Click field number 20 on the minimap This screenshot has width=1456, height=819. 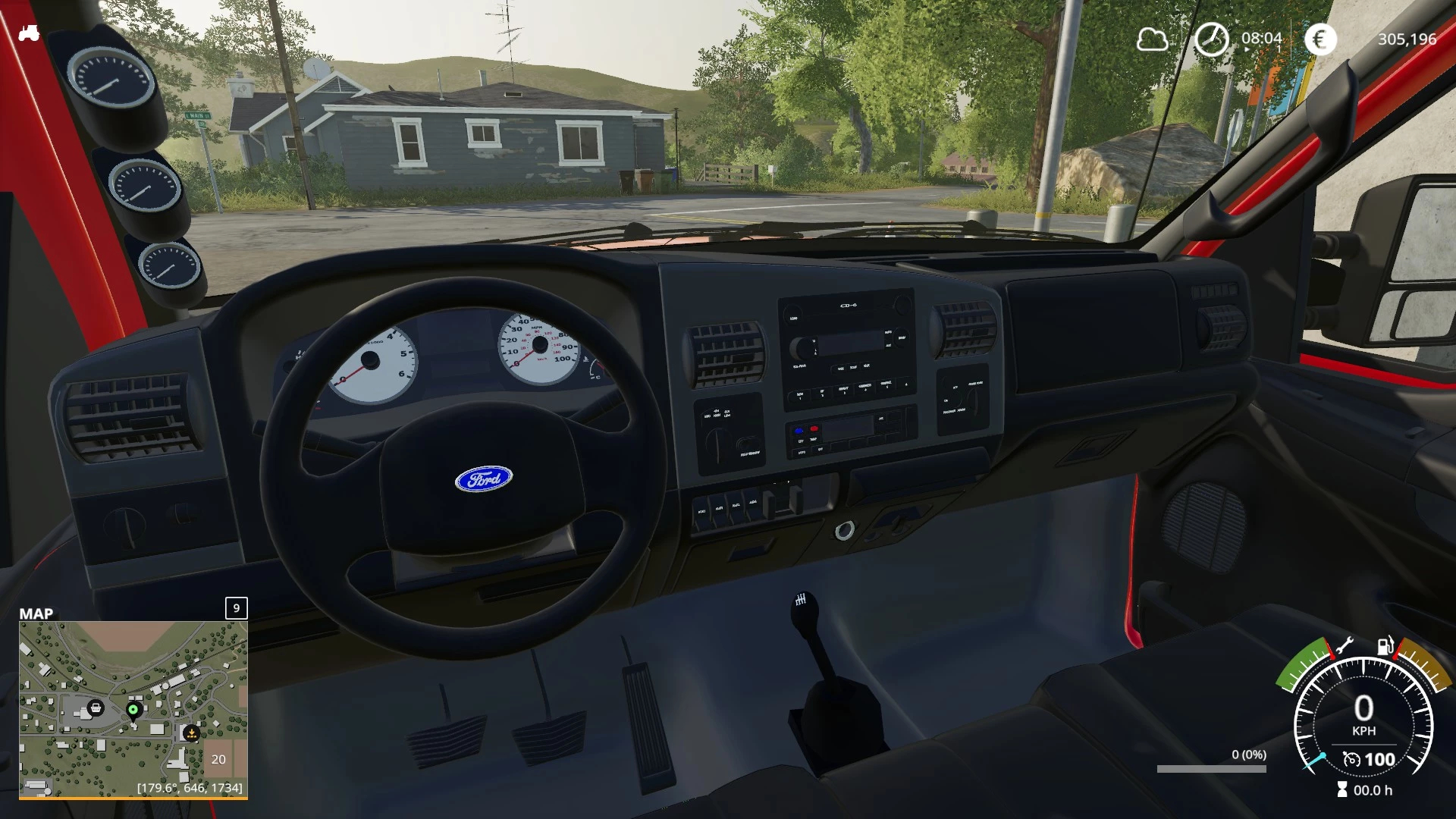218,759
